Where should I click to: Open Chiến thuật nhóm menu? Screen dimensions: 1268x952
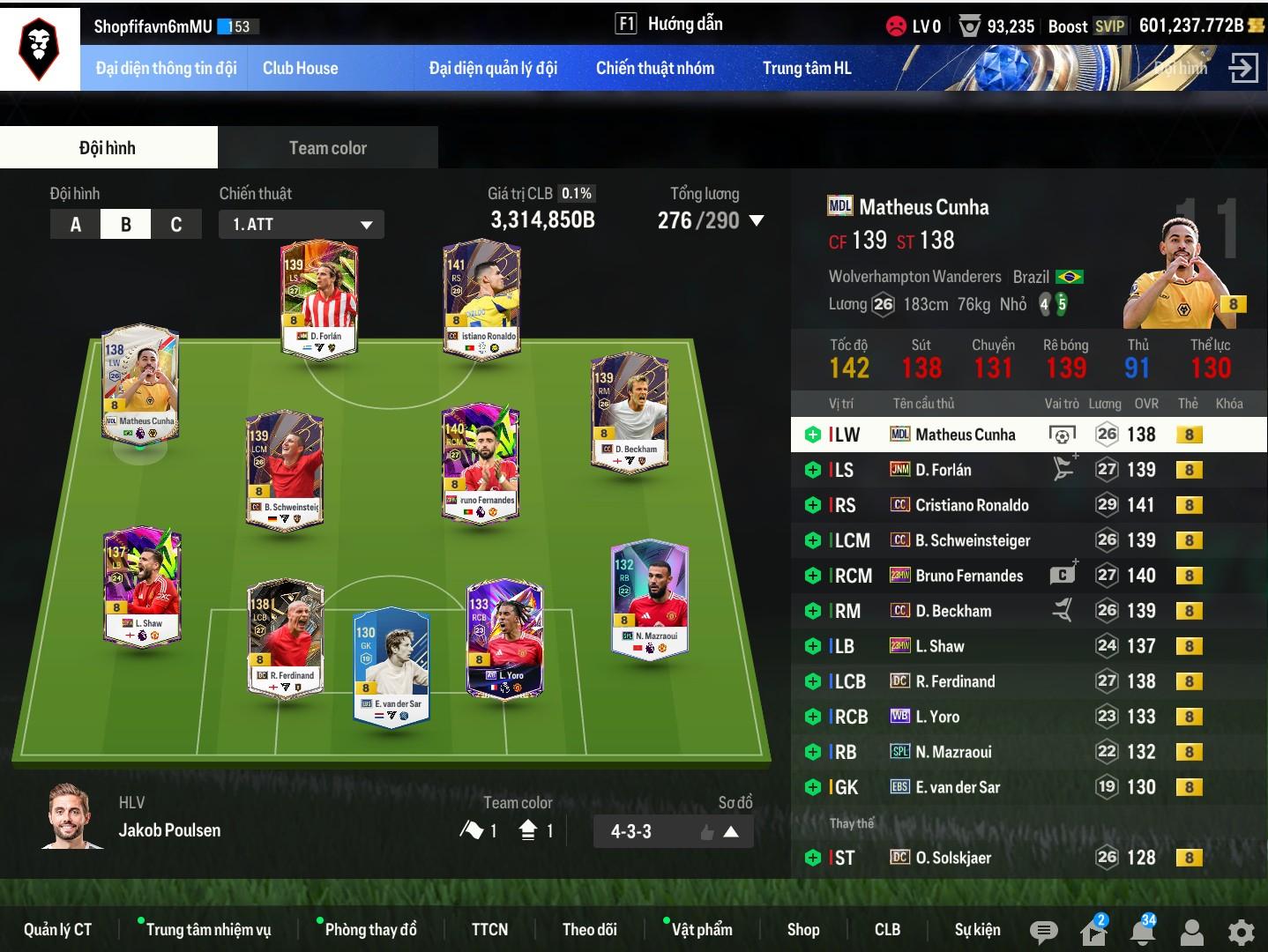654,68
